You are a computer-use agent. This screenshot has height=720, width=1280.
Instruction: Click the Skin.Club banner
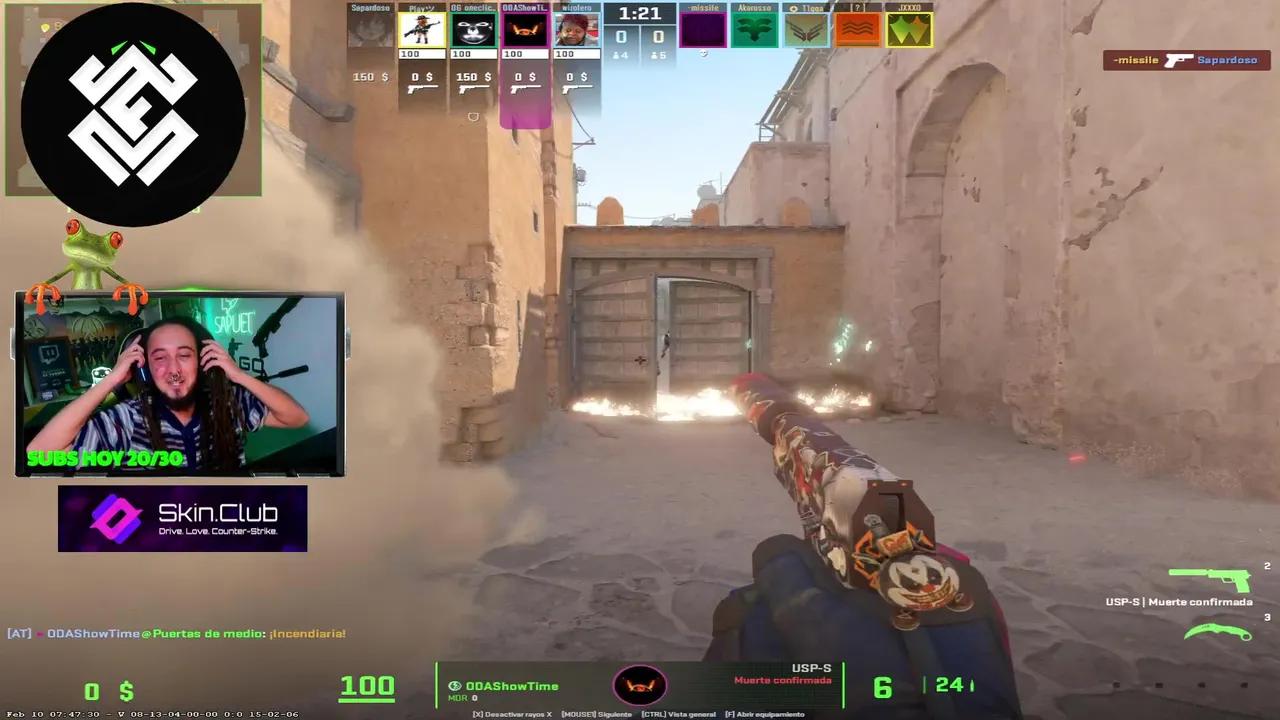click(182, 518)
